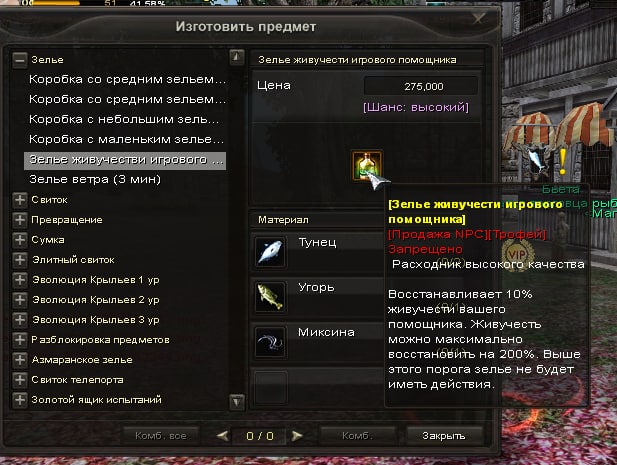Open the Сумка category
The height and width of the screenshot is (465, 617).
point(19,240)
